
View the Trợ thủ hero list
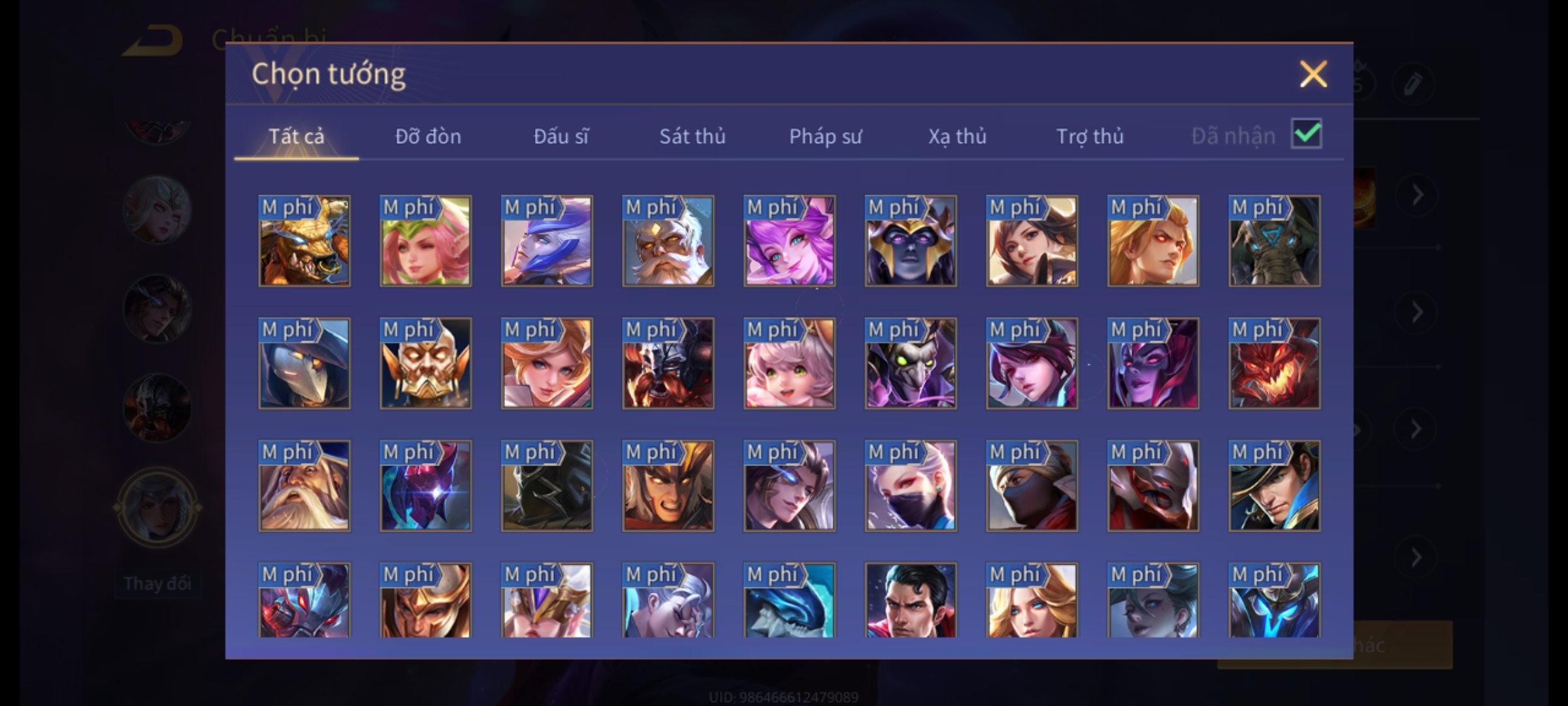(x=1090, y=136)
